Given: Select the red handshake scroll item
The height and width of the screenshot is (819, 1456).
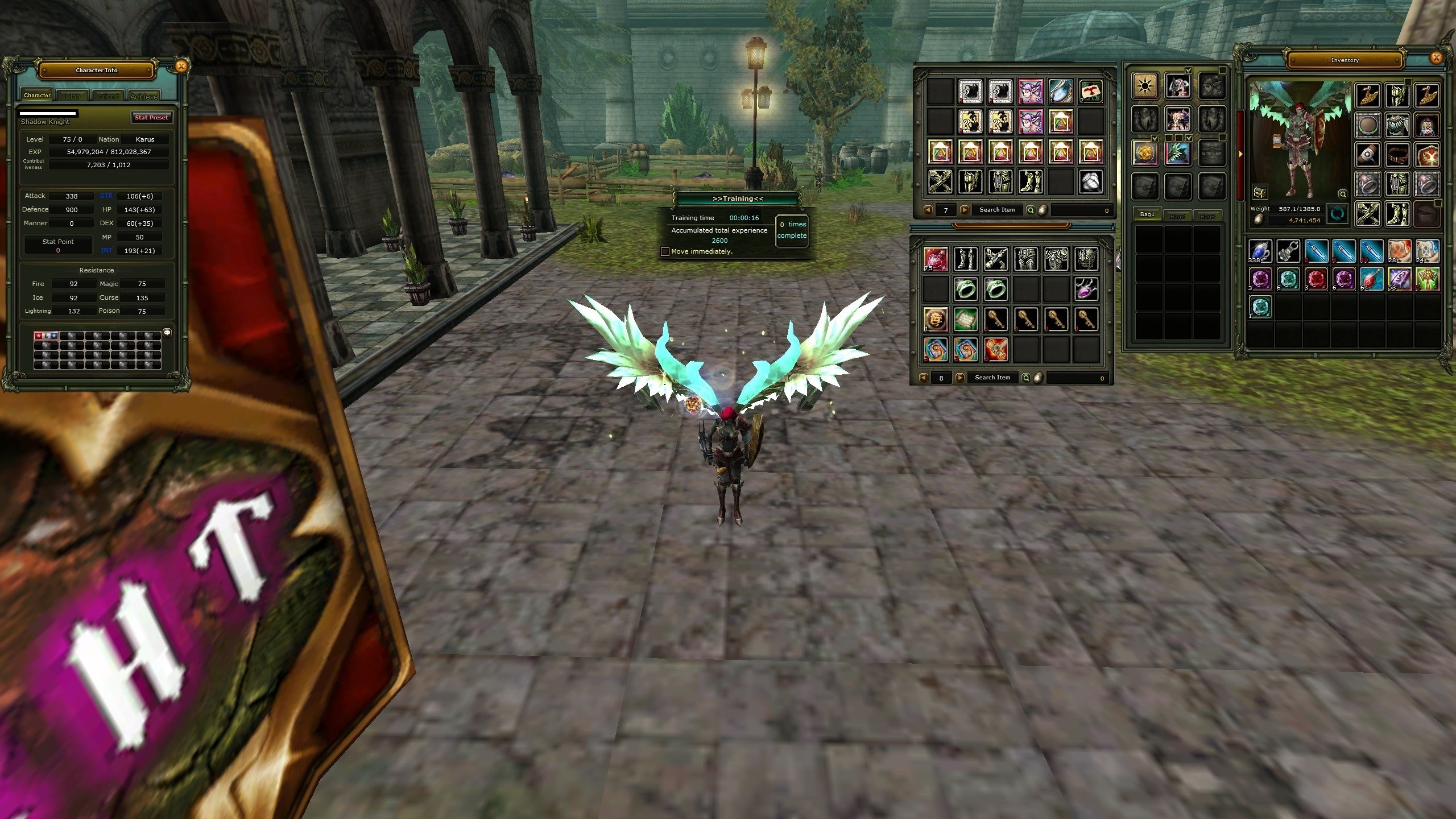Looking at the screenshot, I should click(x=995, y=349).
